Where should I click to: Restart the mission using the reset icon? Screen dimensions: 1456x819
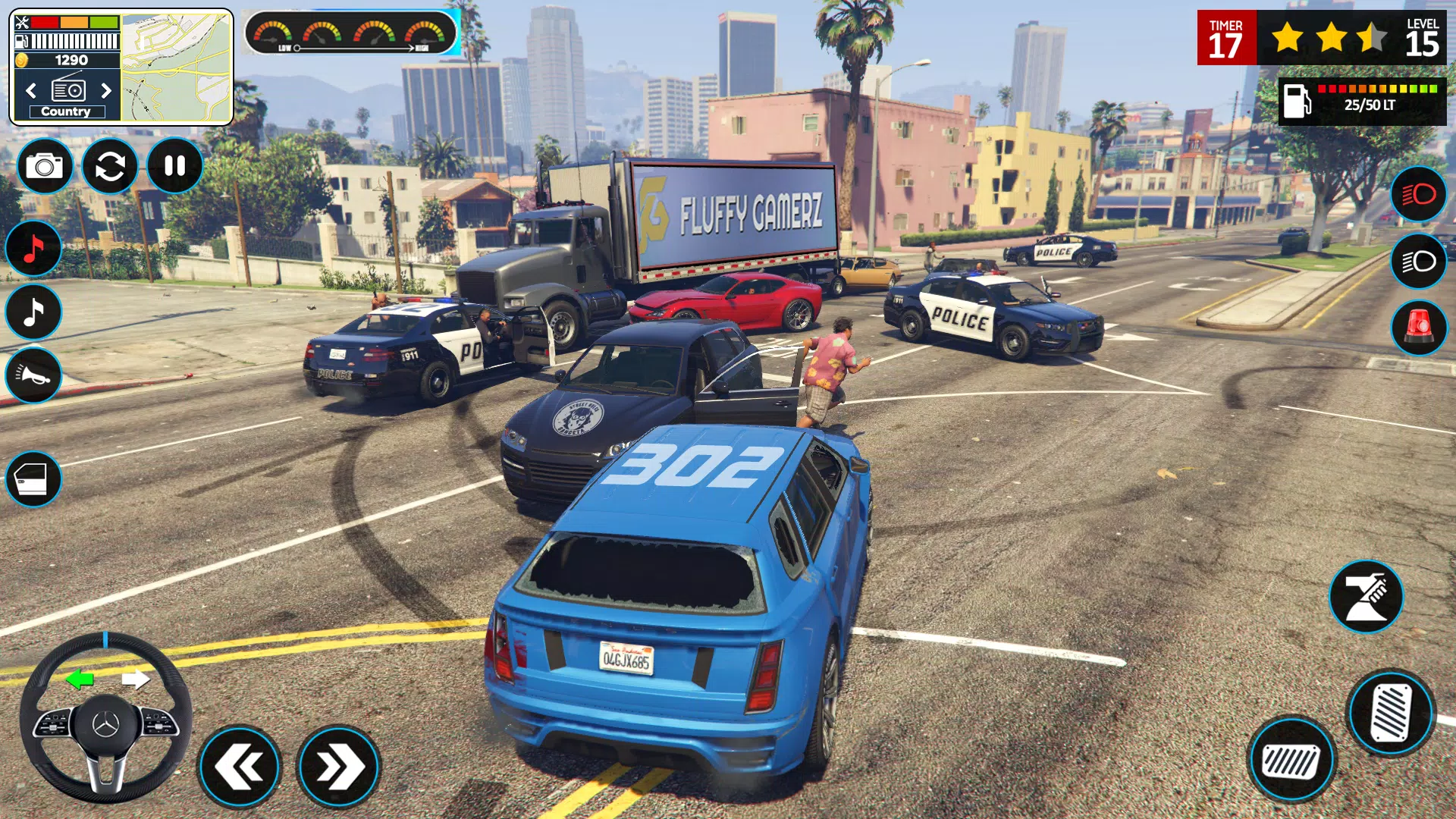(111, 165)
